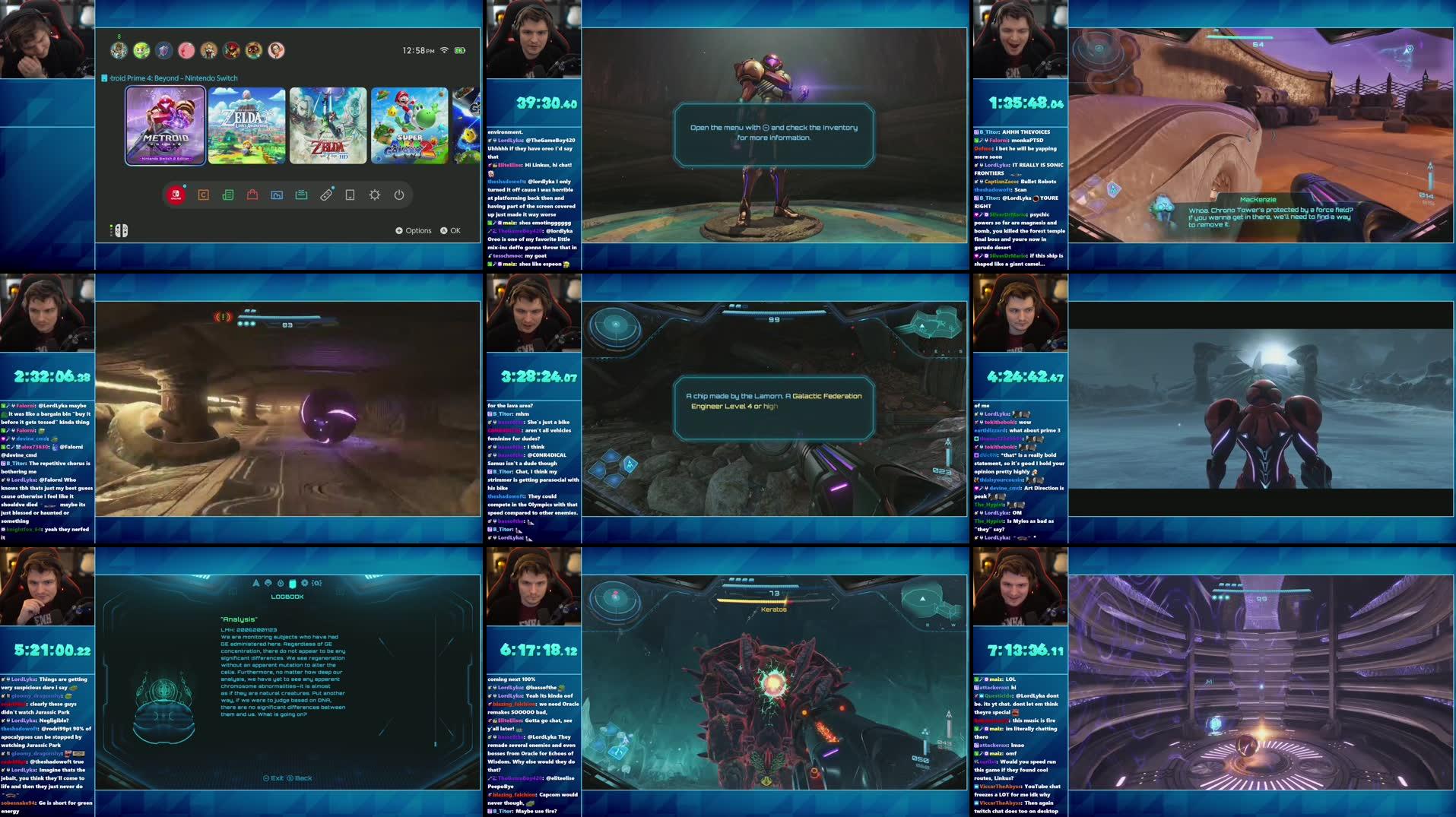Screen dimensions: 1456x817
Task: Click the Wi-Fi status icon near the clock
Action: [x=445, y=50]
